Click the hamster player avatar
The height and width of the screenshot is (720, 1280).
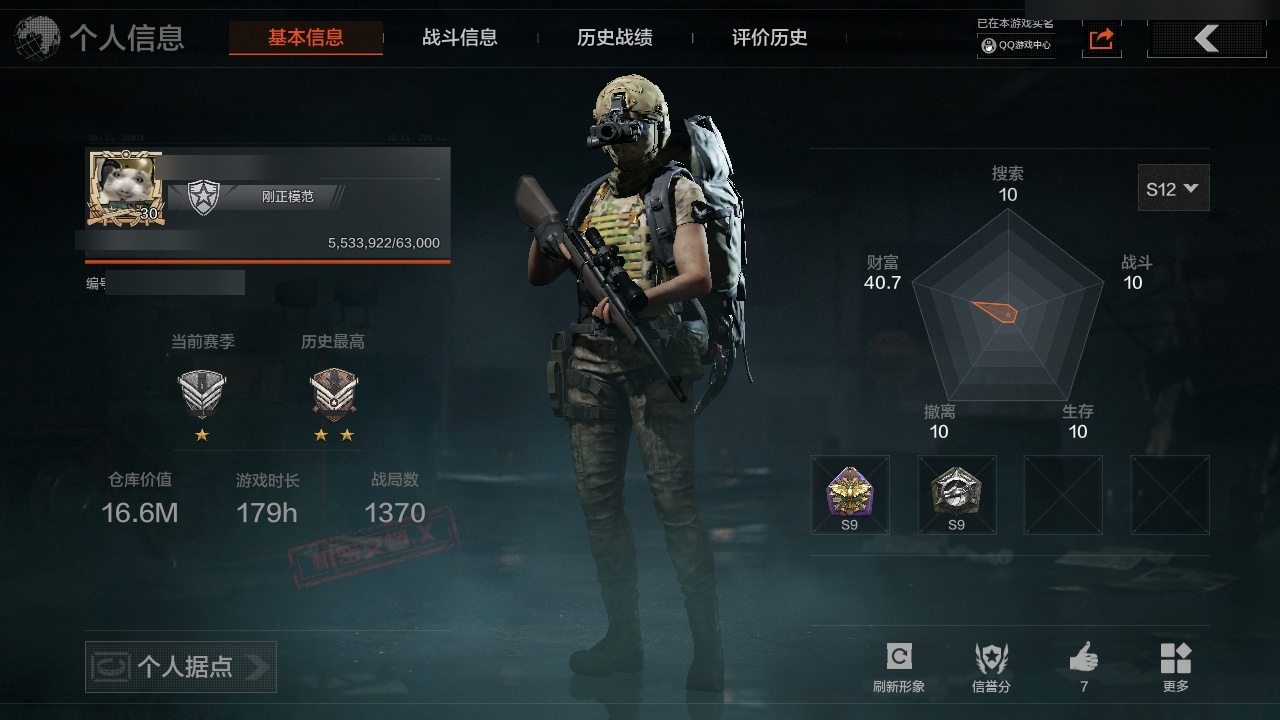pyautogui.click(x=124, y=187)
